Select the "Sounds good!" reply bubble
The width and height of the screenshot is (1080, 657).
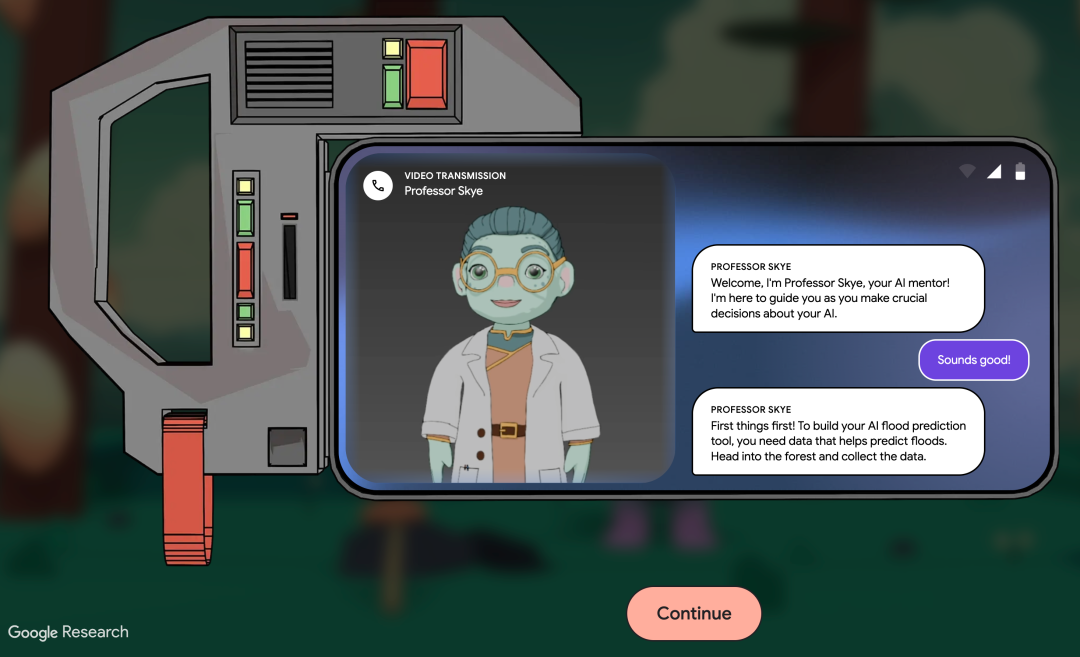coord(973,360)
